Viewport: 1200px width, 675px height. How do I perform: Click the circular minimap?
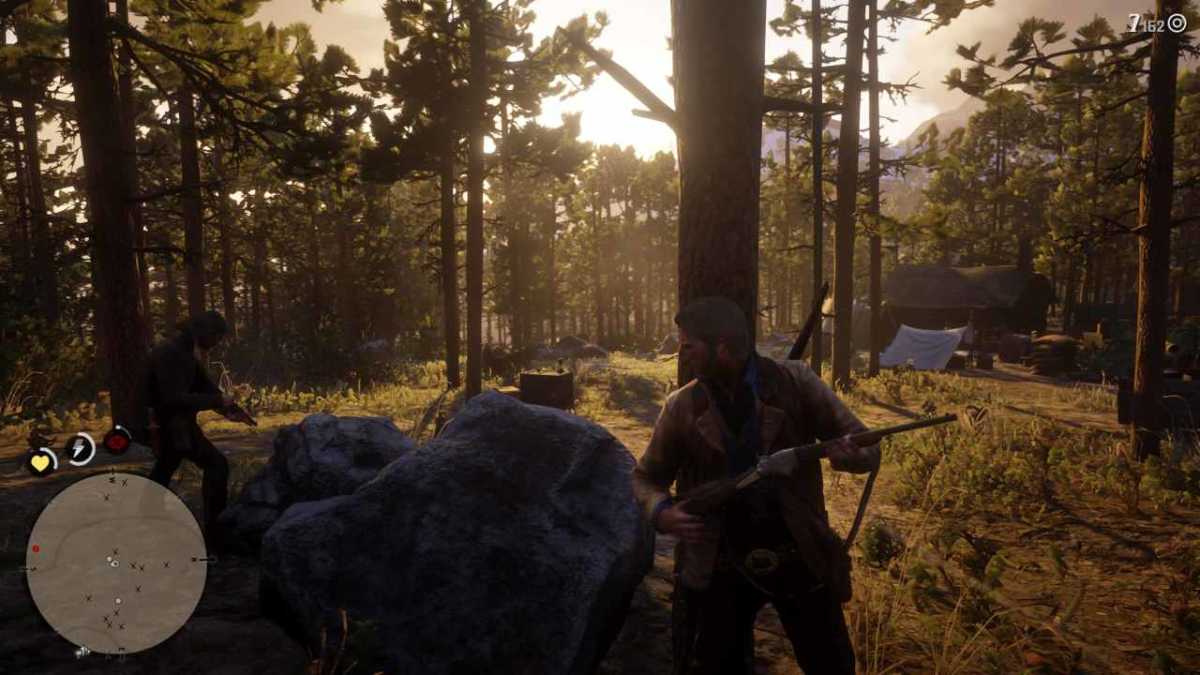click(x=116, y=562)
